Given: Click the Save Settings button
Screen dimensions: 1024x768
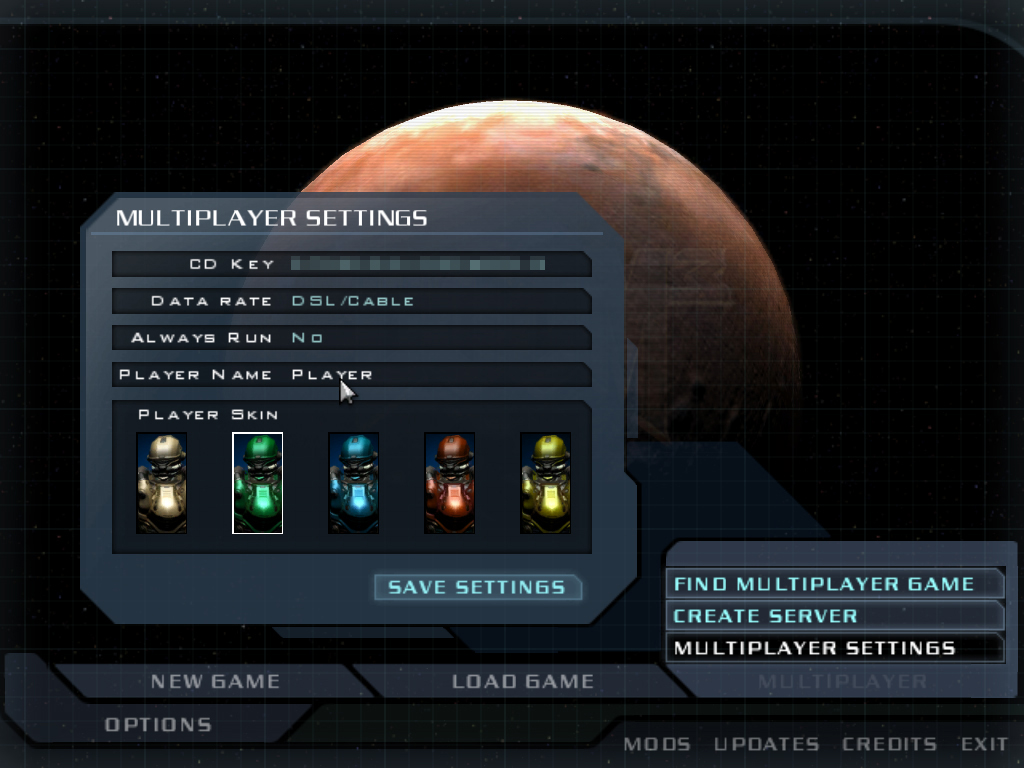Looking at the screenshot, I should pos(477,587).
